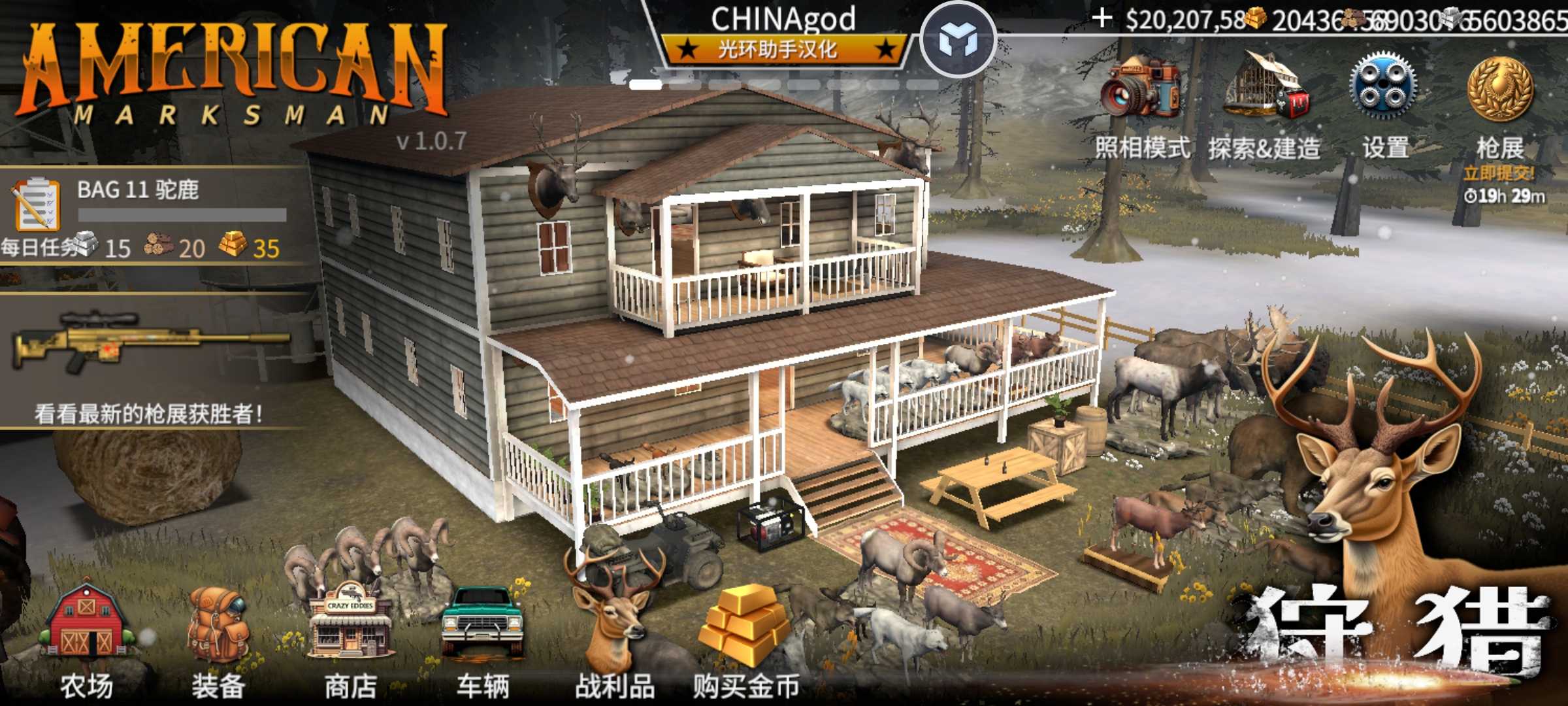Screen dimensions: 1568x706
Task: Click the plus sign to add cash
Action: pos(1102,18)
